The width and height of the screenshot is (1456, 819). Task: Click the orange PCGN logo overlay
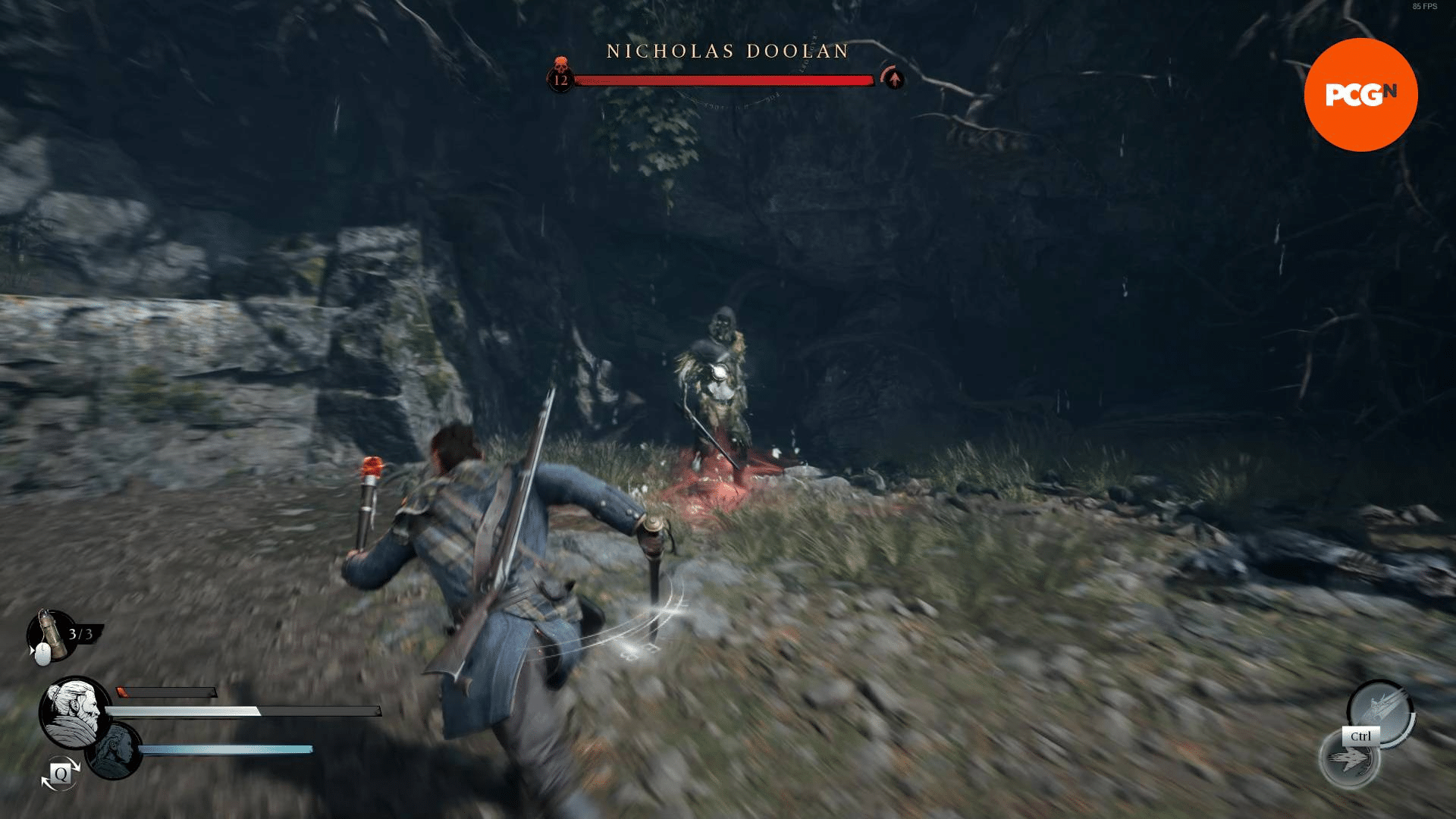[1360, 95]
